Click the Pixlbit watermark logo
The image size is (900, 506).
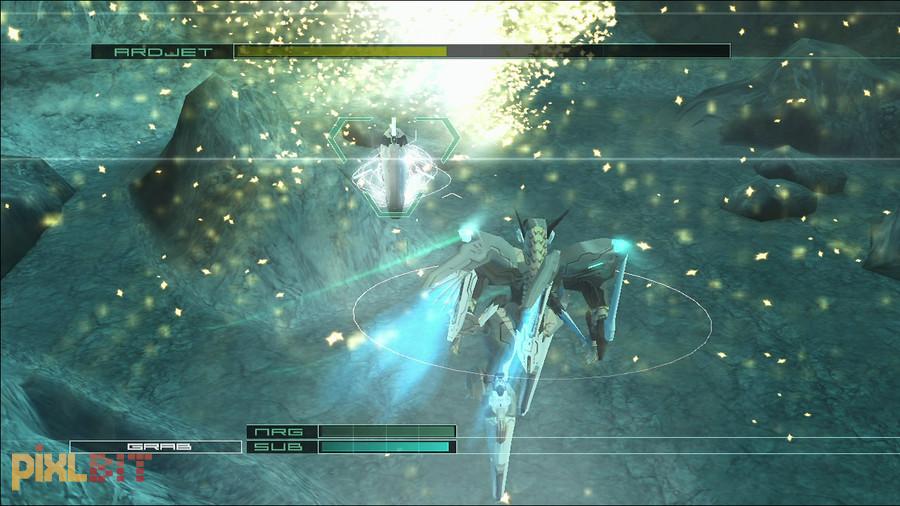point(81,467)
